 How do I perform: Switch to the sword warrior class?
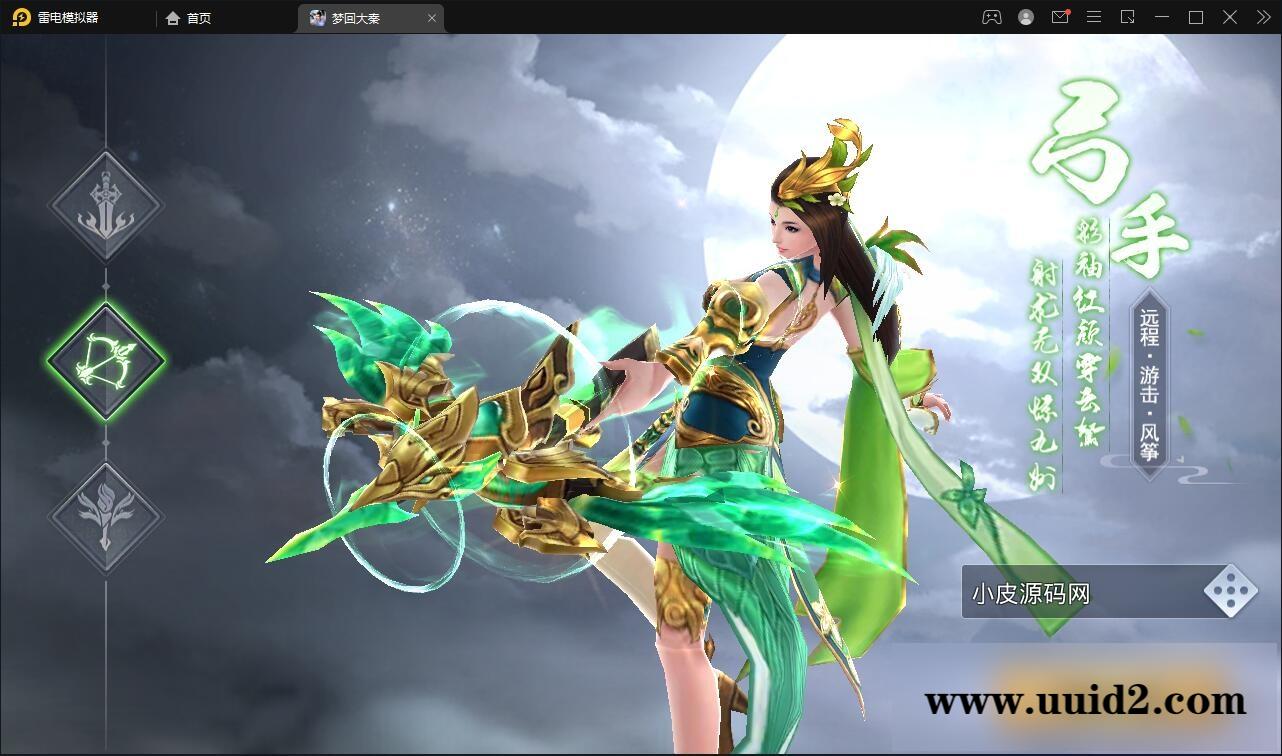(105, 207)
